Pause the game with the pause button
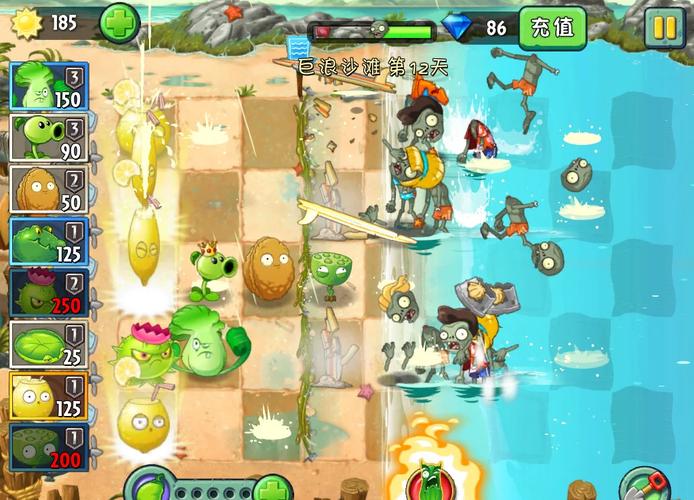Screen dimensions: 694x500 pos(662,28)
